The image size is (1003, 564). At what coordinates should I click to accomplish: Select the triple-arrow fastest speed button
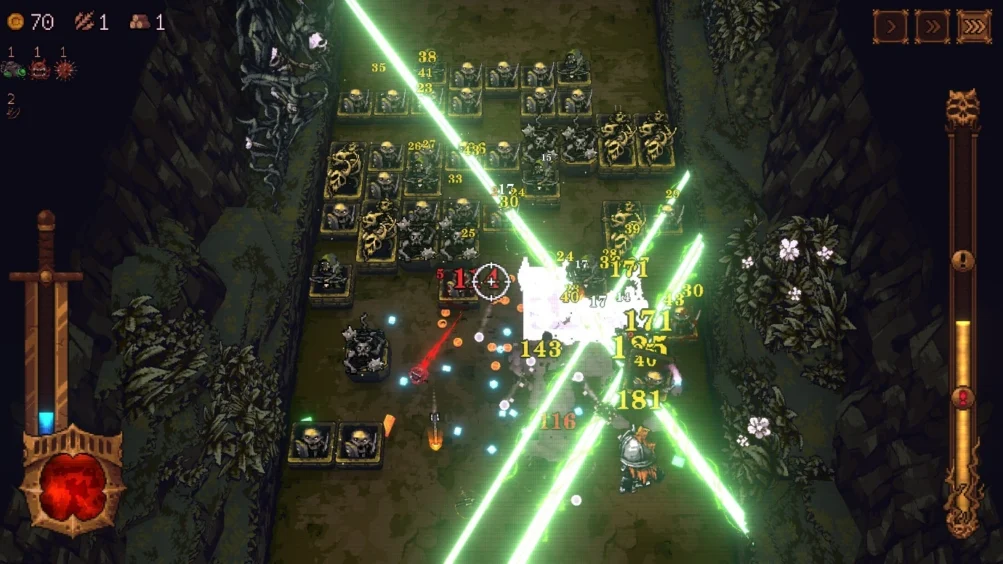pos(974,26)
